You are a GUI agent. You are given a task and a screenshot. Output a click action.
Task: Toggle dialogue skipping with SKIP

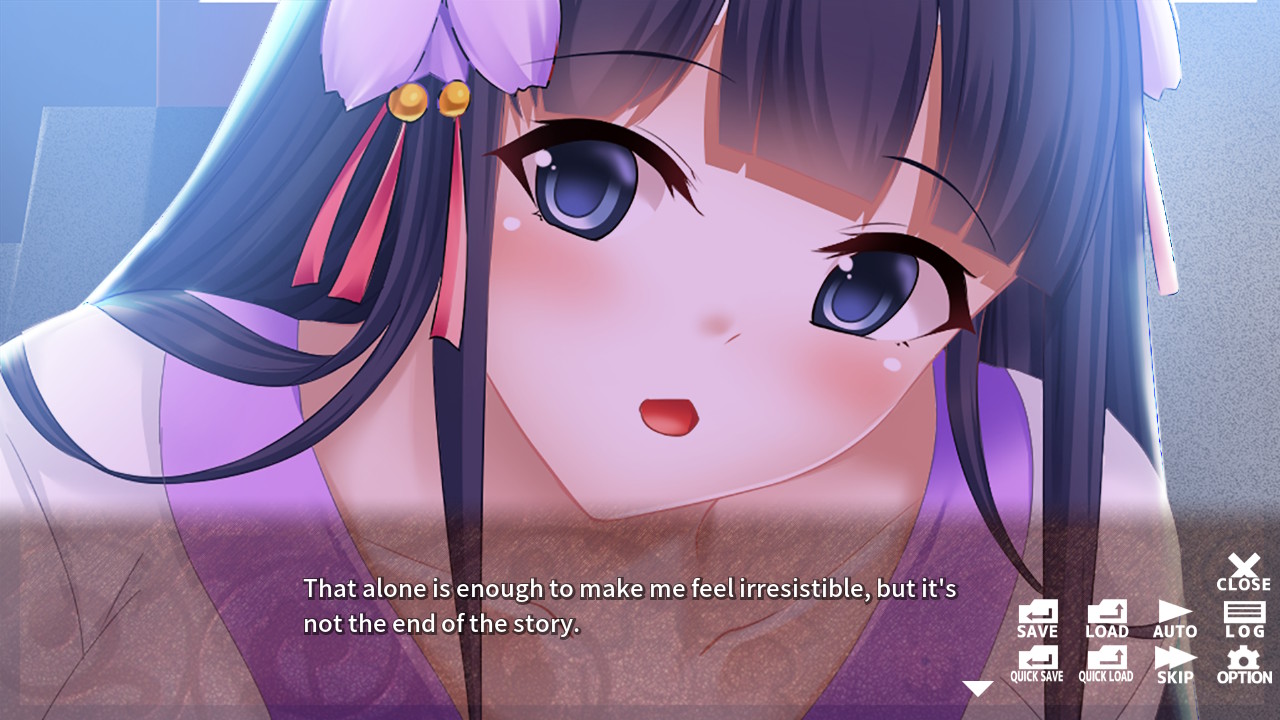pyautogui.click(x=1175, y=662)
